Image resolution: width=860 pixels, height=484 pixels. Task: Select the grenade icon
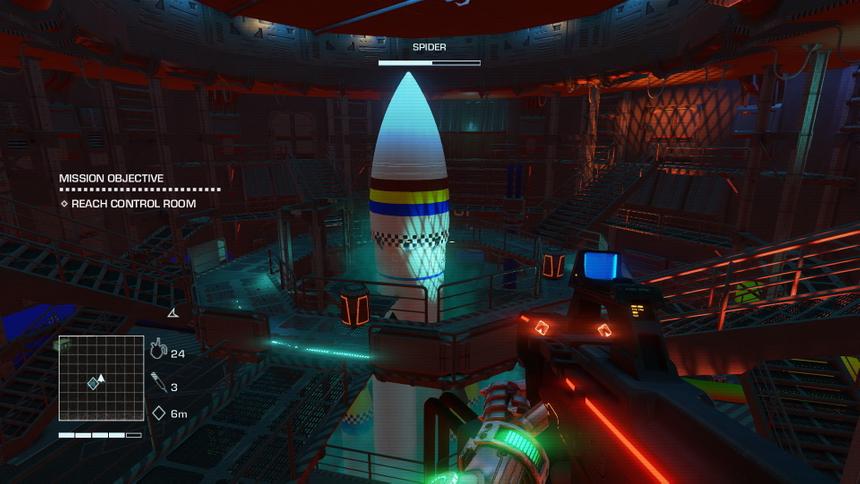[158, 349]
